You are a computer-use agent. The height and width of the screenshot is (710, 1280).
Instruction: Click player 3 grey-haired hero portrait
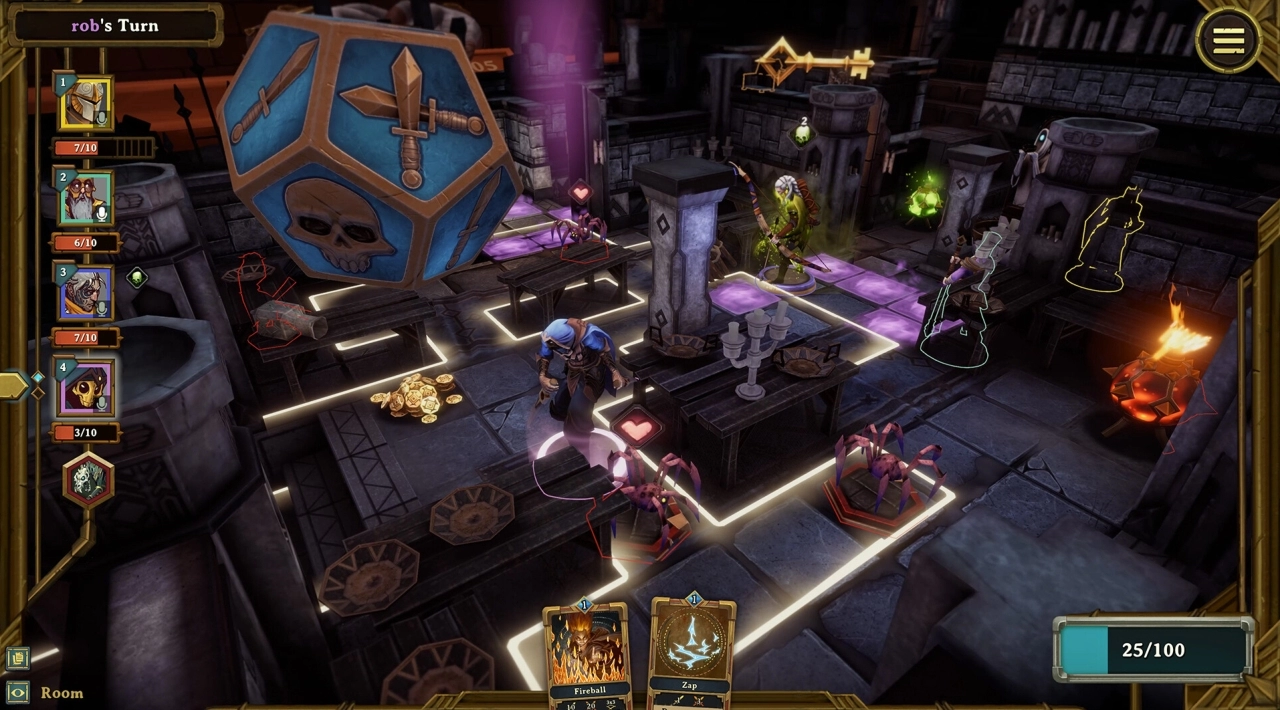86,294
